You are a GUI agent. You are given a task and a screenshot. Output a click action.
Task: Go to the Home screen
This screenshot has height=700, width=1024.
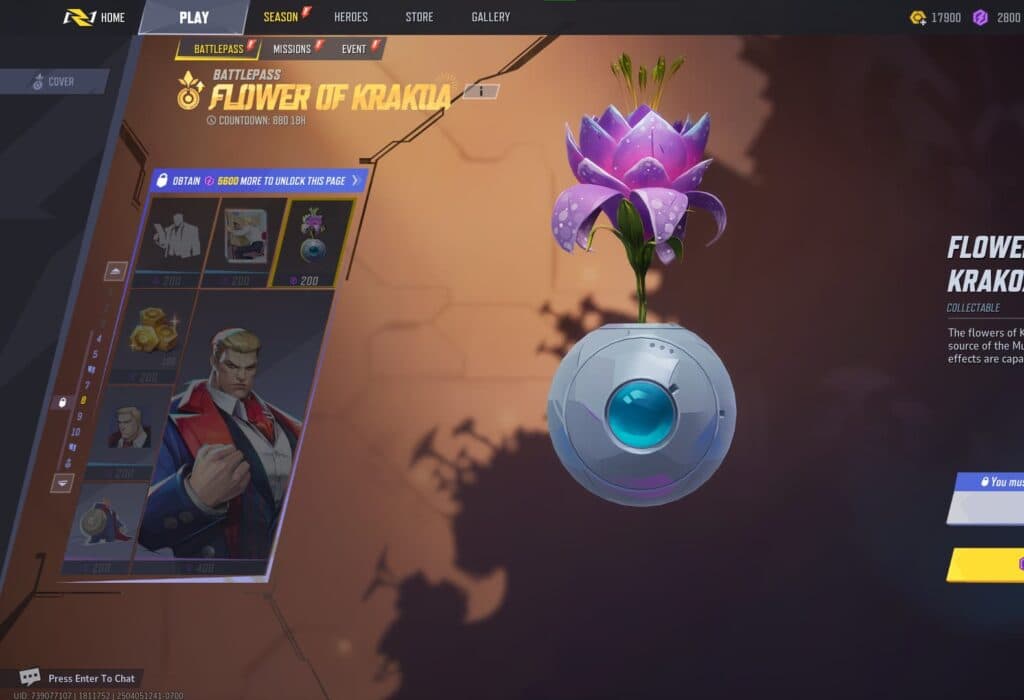(95, 17)
